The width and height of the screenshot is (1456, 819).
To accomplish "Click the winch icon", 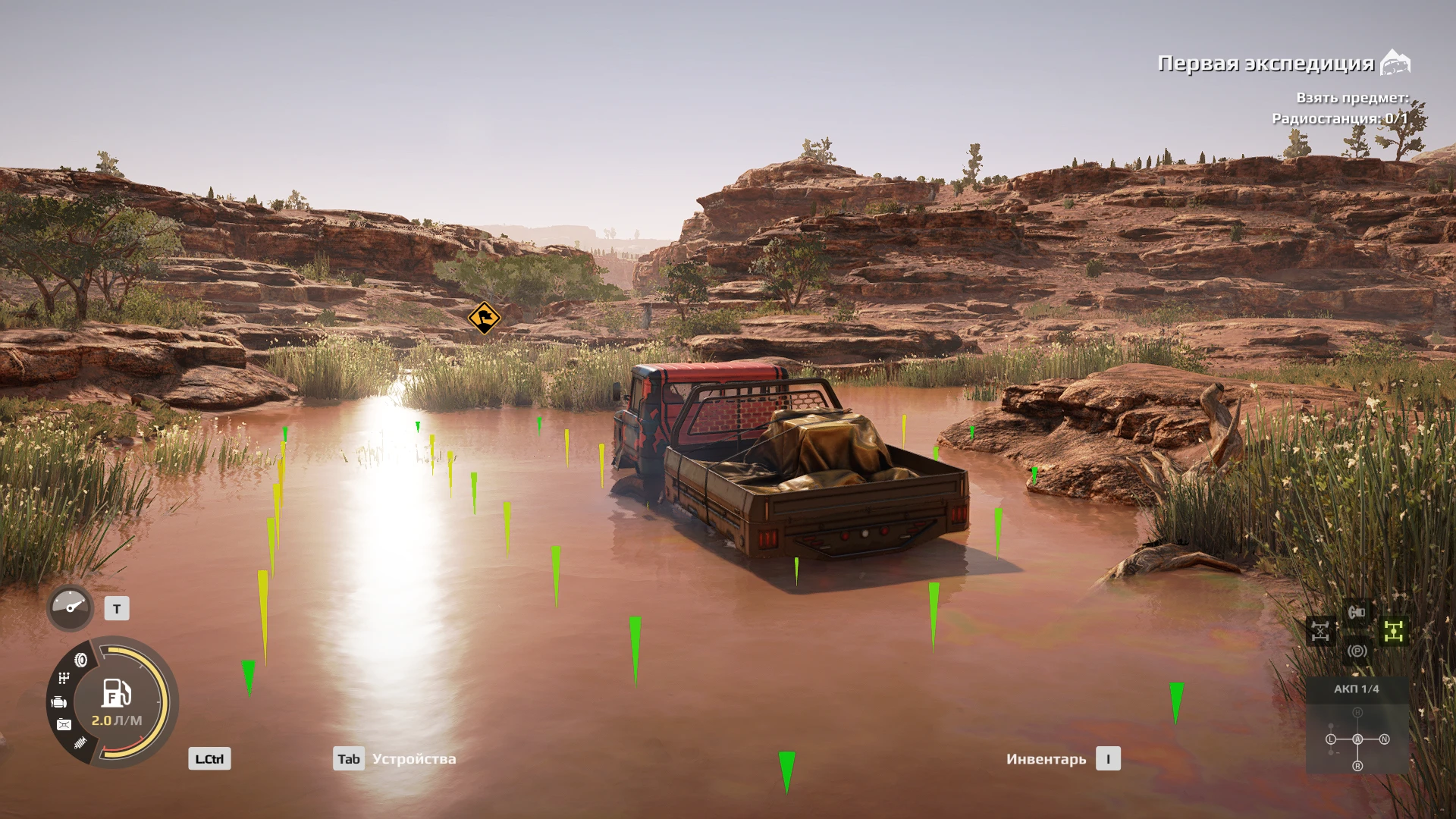I will (1357, 612).
